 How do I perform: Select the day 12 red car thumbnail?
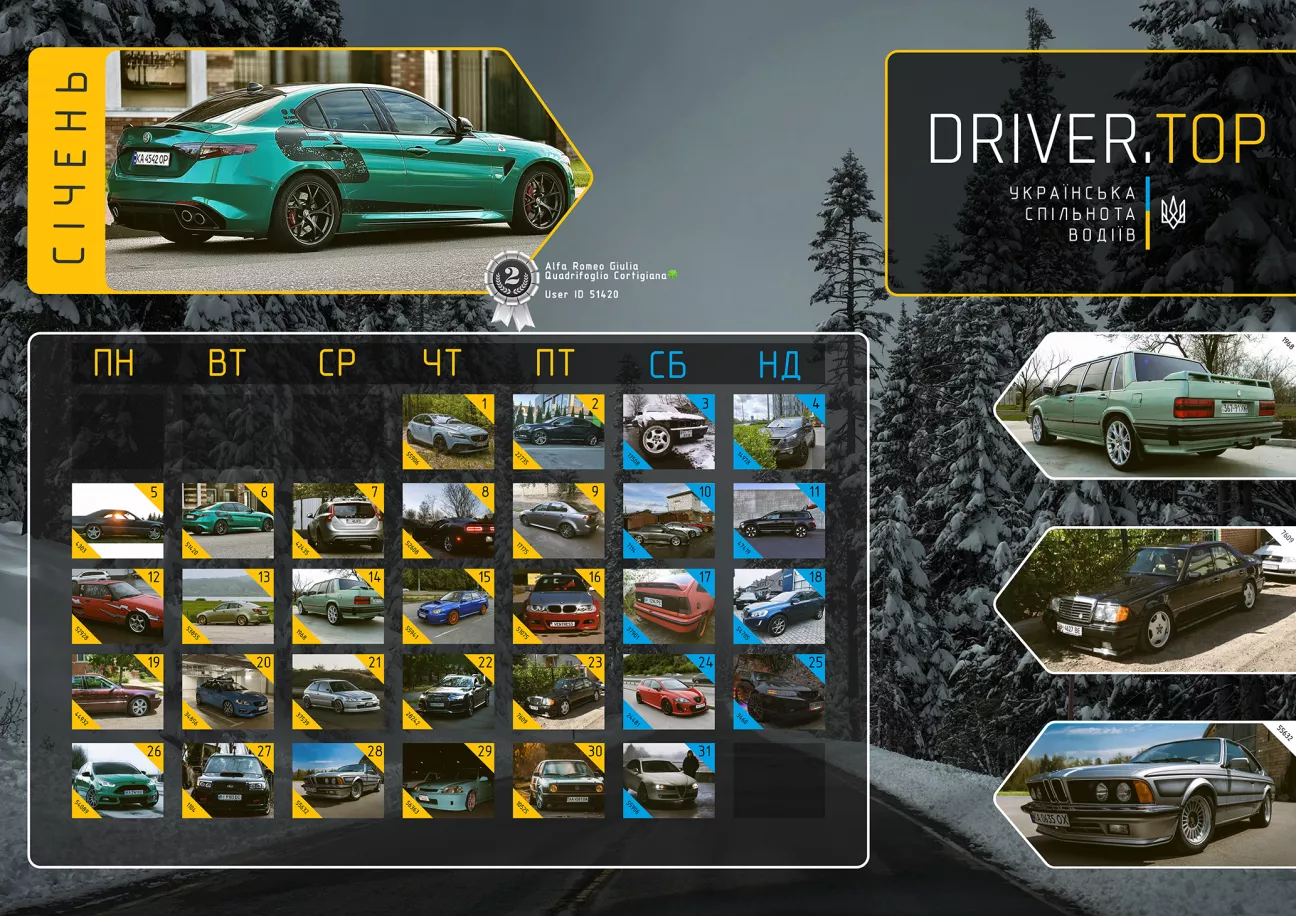pos(118,606)
